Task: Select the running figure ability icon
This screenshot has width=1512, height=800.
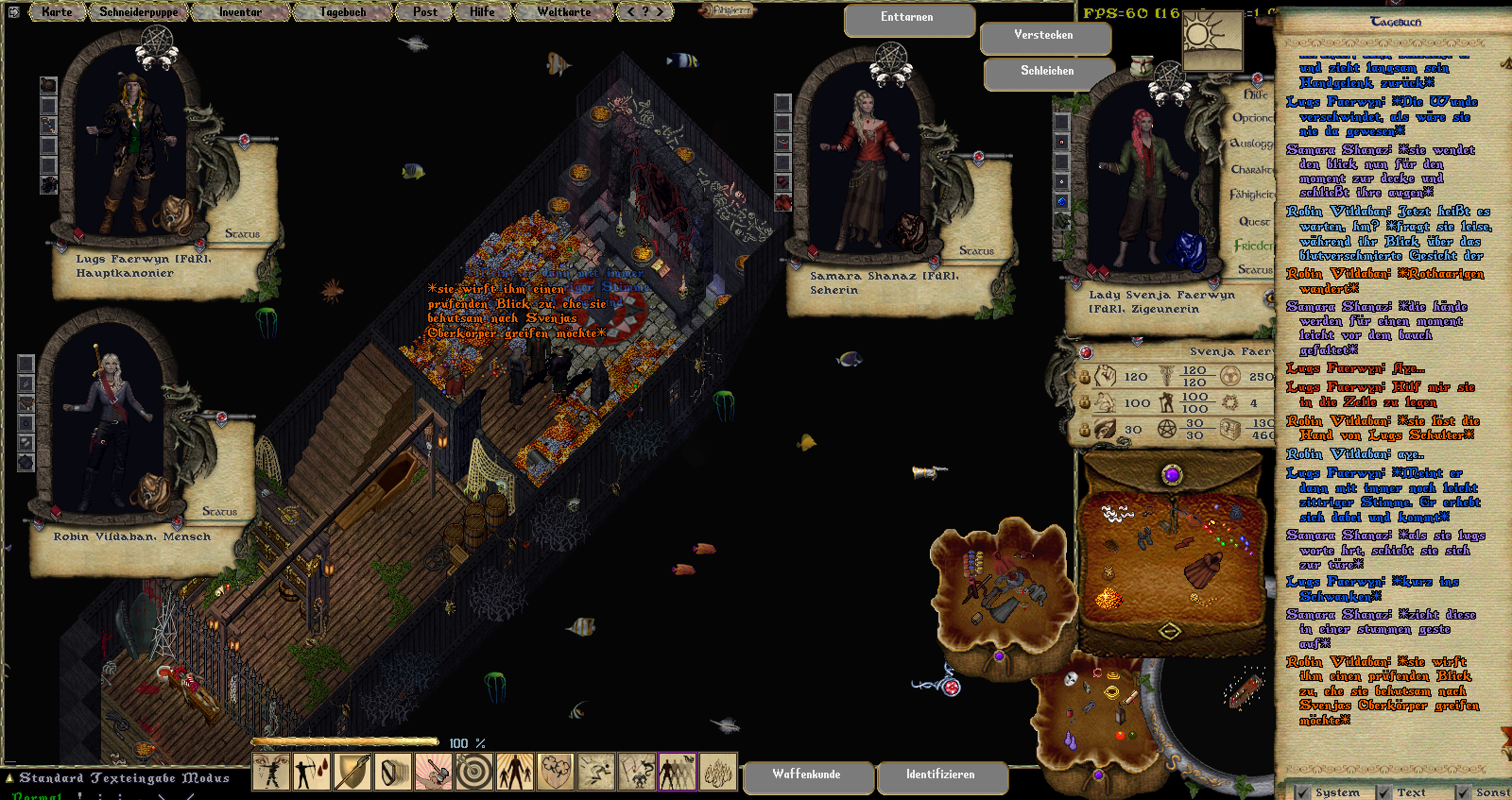Action: [596, 772]
